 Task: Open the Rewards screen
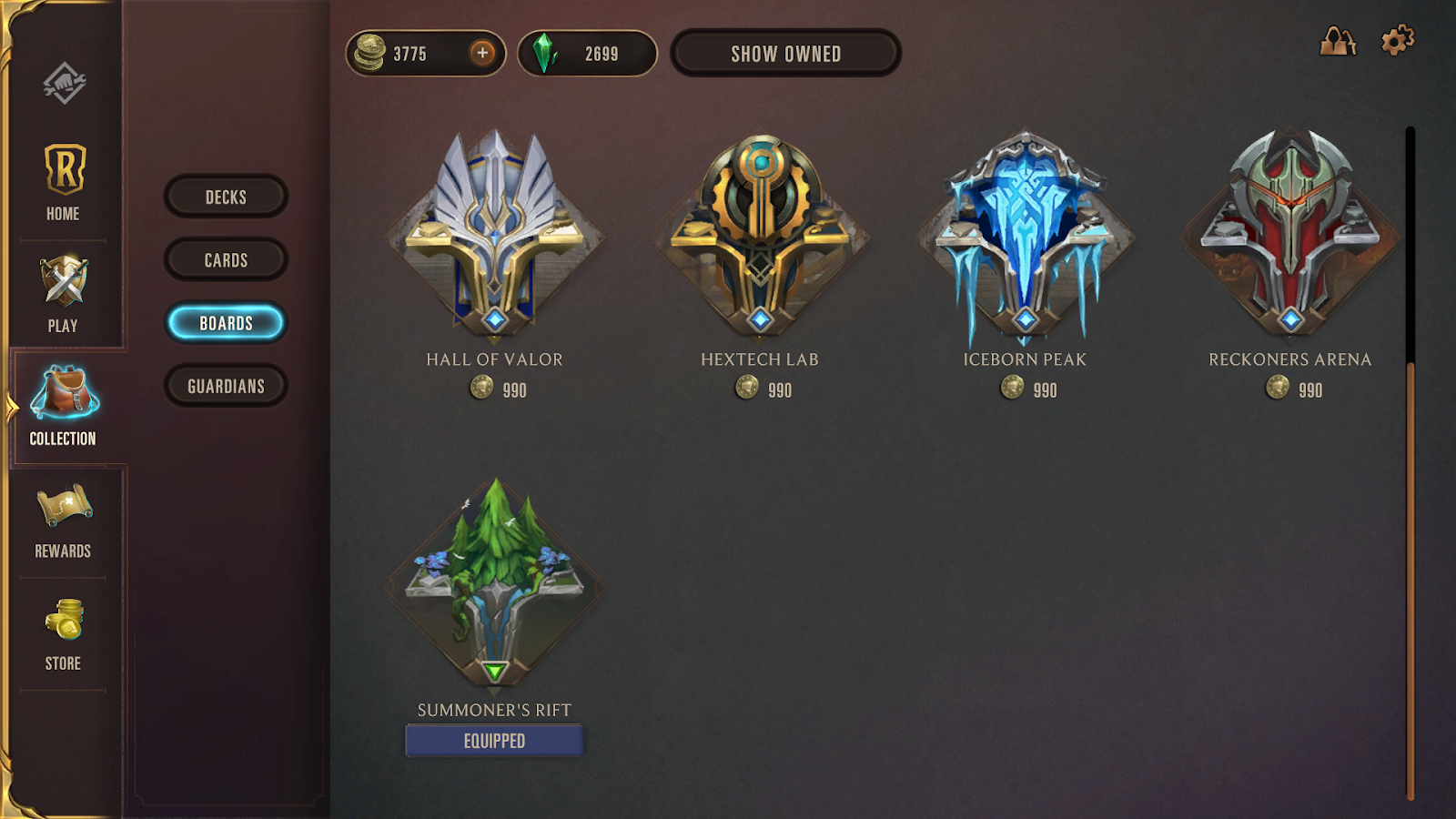[x=64, y=521]
